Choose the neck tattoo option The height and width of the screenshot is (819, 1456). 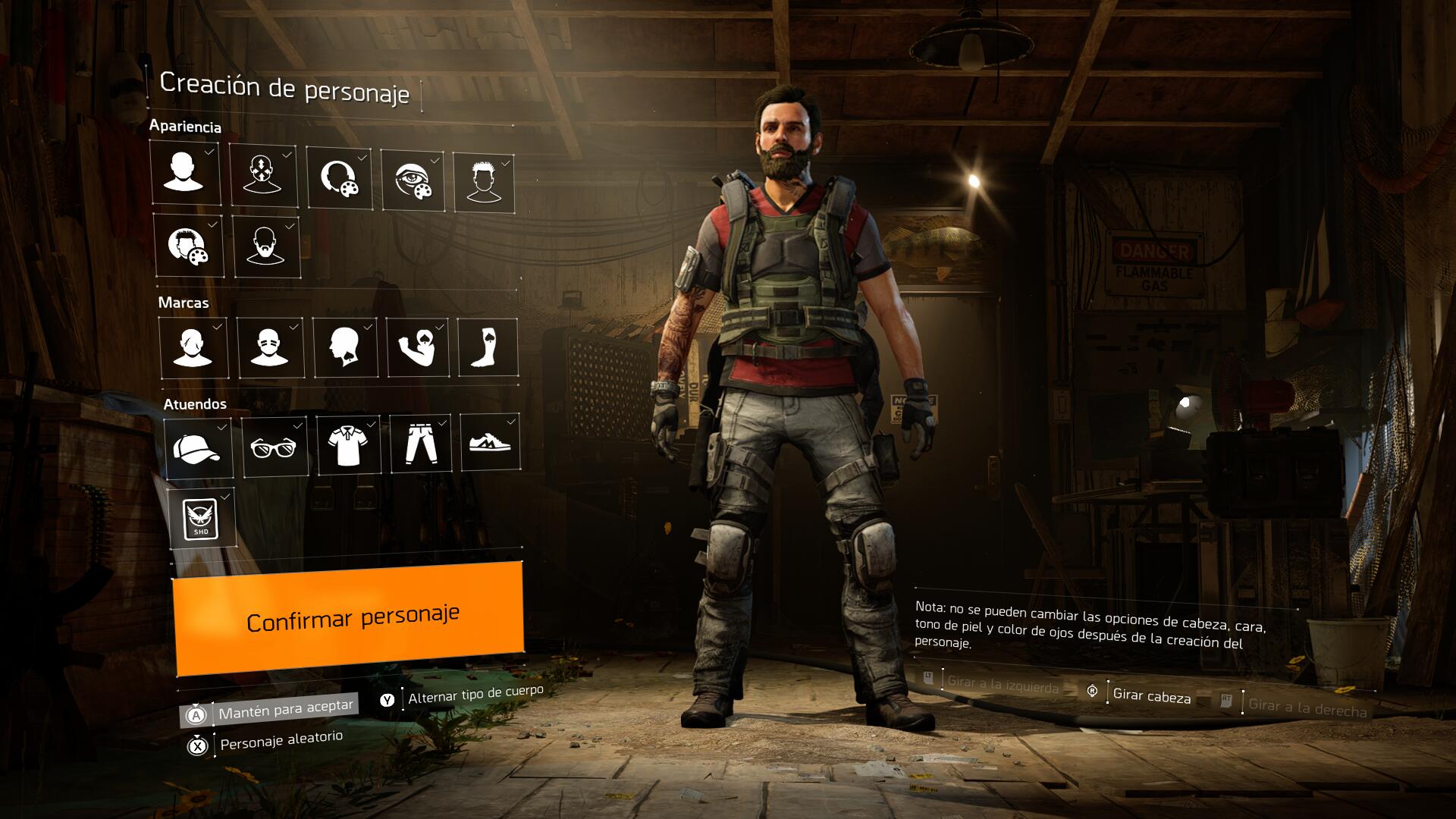click(345, 347)
